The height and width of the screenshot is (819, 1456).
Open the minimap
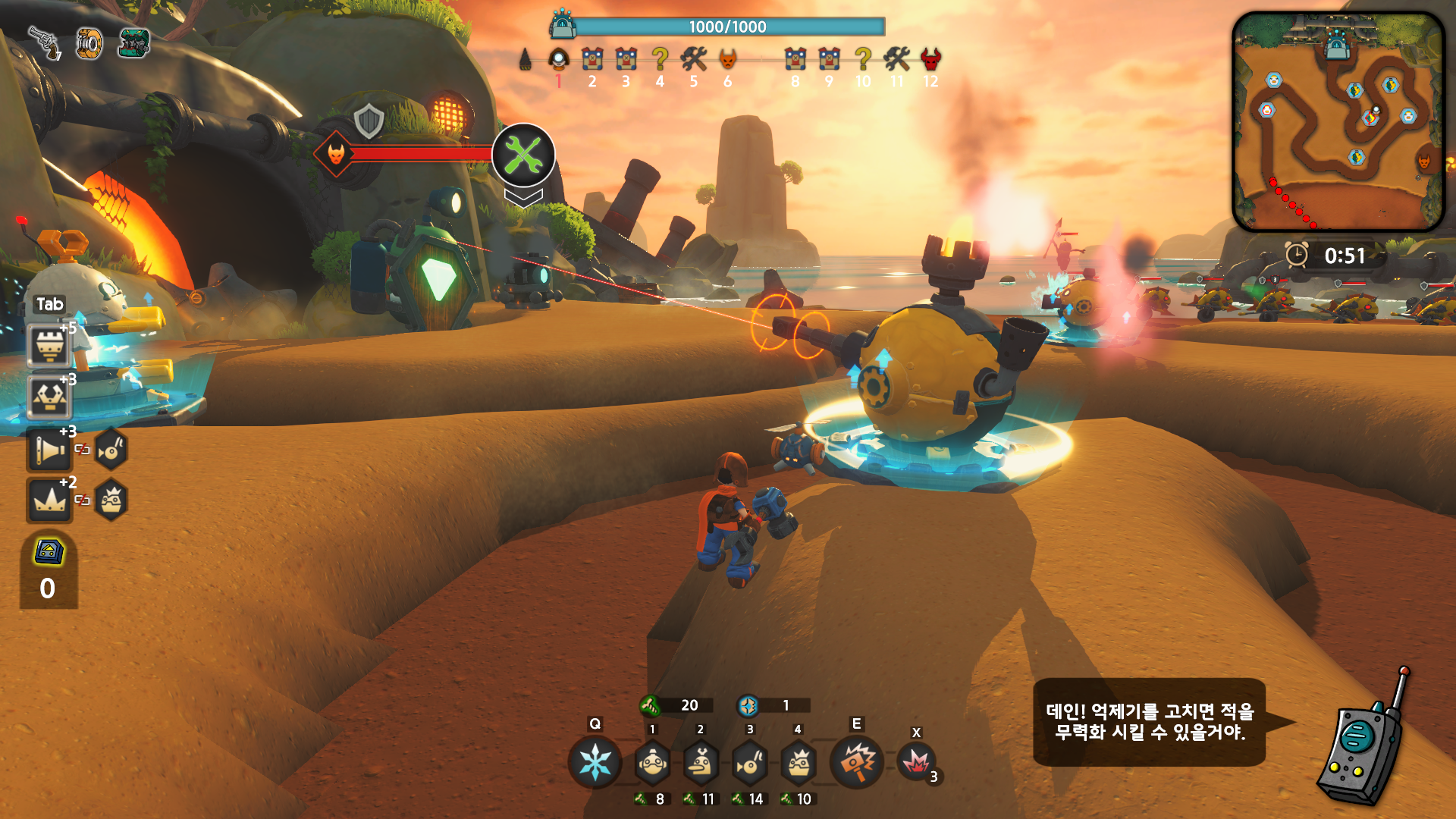1338,121
